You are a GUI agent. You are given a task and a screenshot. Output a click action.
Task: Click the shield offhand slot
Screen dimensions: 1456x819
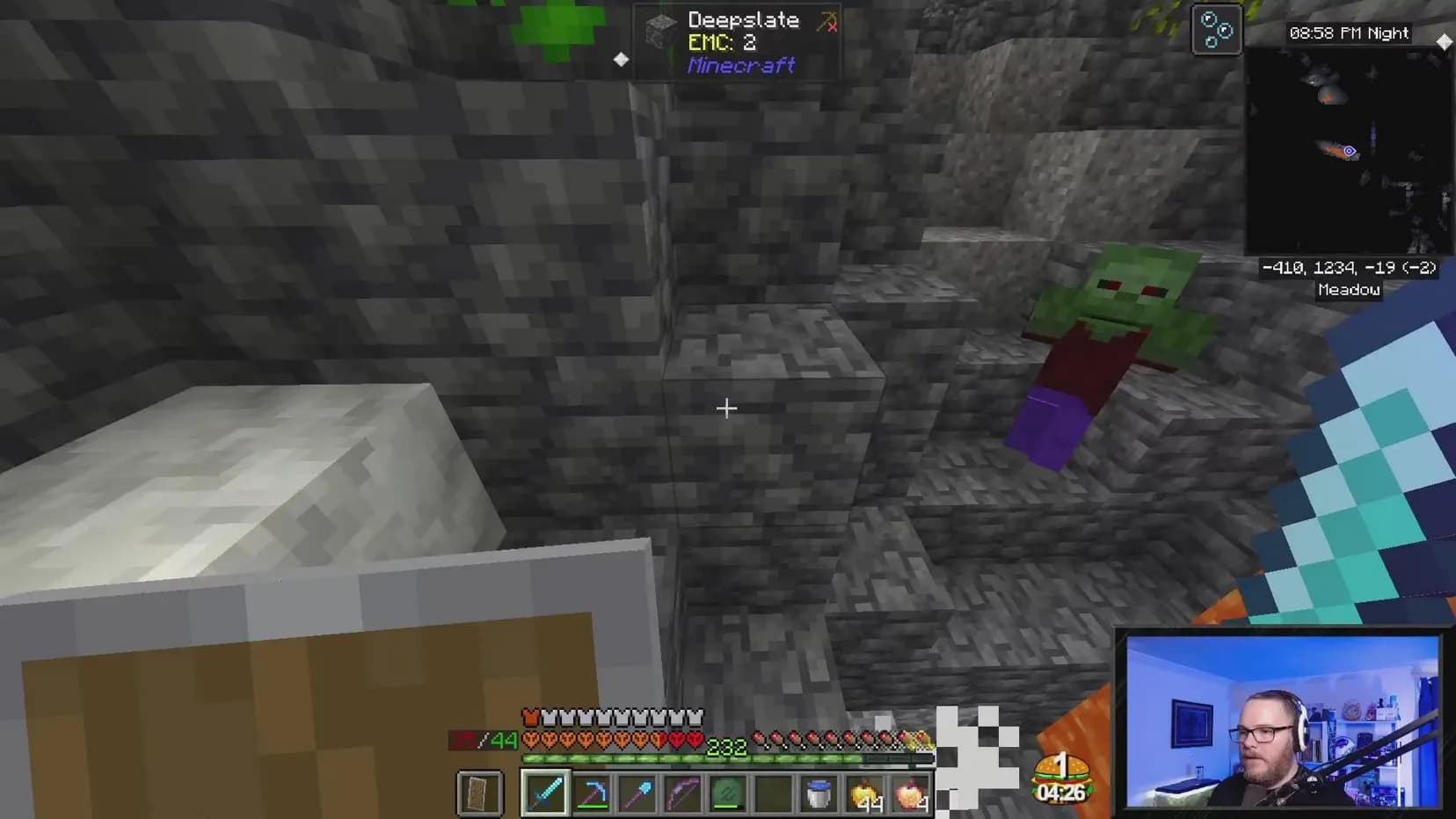pyautogui.click(x=480, y=793)
